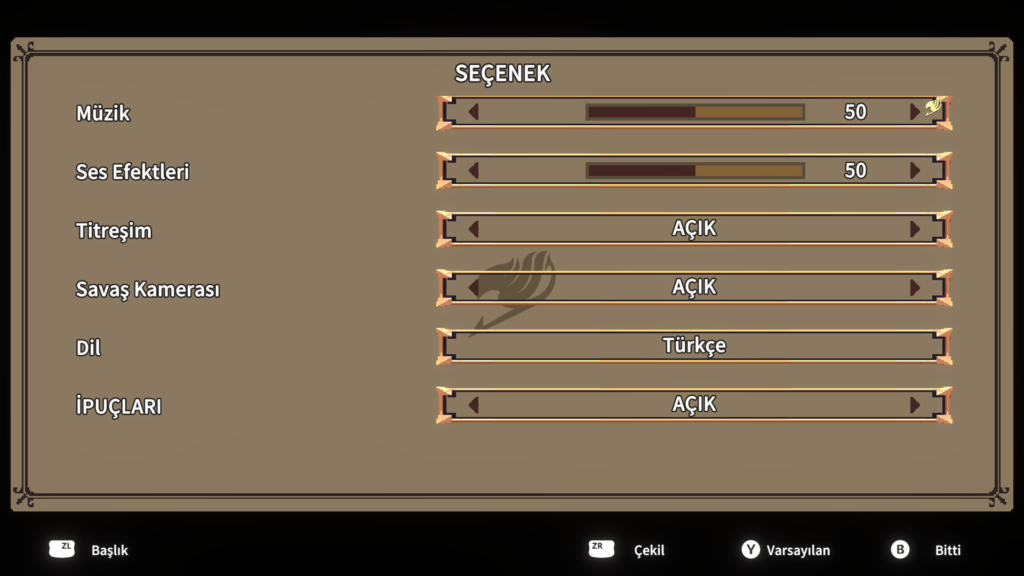The image size is (1024, 576).
Task: Click the Müzik volume slider bar
Action: [x=695, y=112]
